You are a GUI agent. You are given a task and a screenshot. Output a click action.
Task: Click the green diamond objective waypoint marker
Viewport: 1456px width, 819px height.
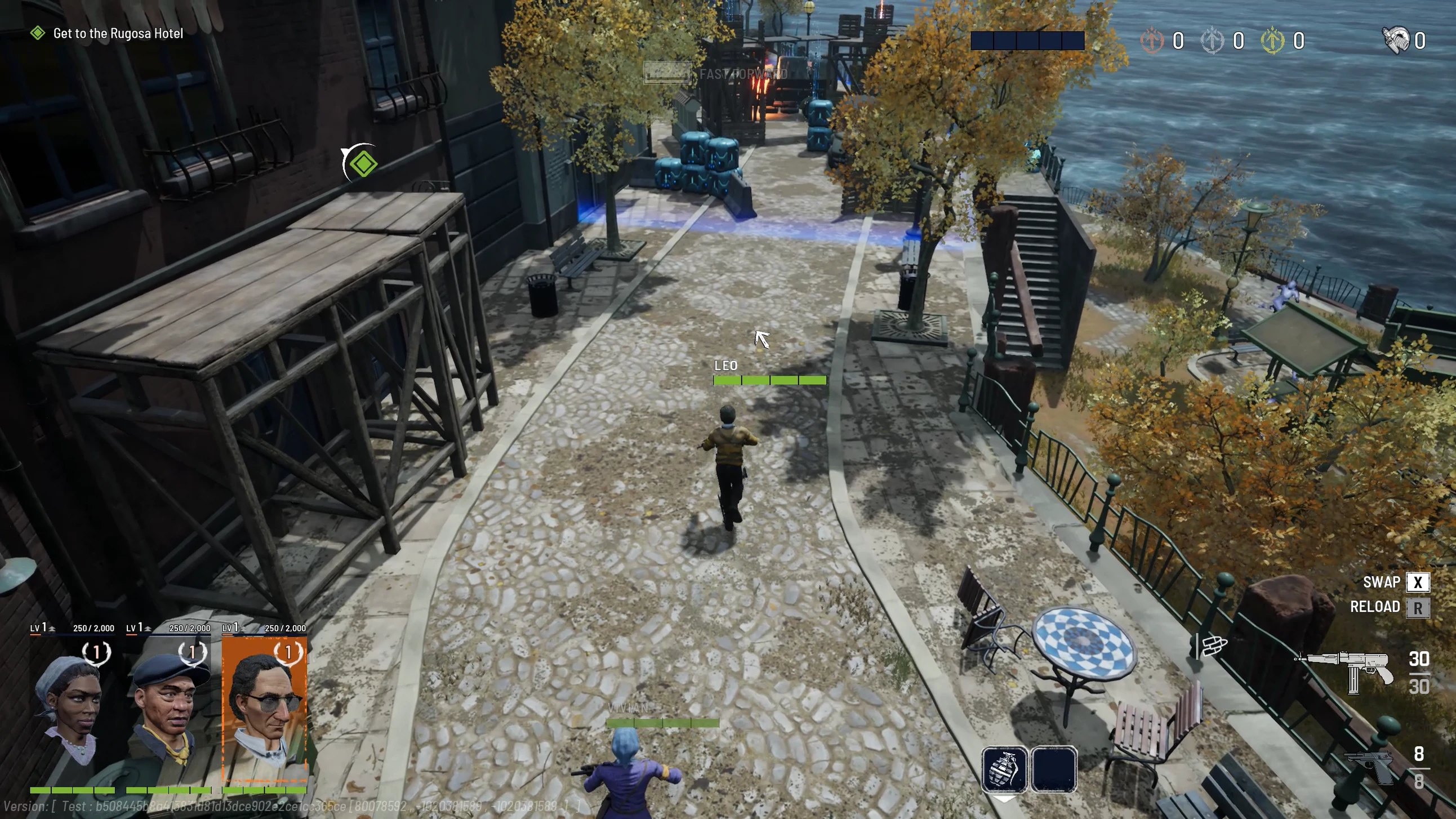[362, 164]
